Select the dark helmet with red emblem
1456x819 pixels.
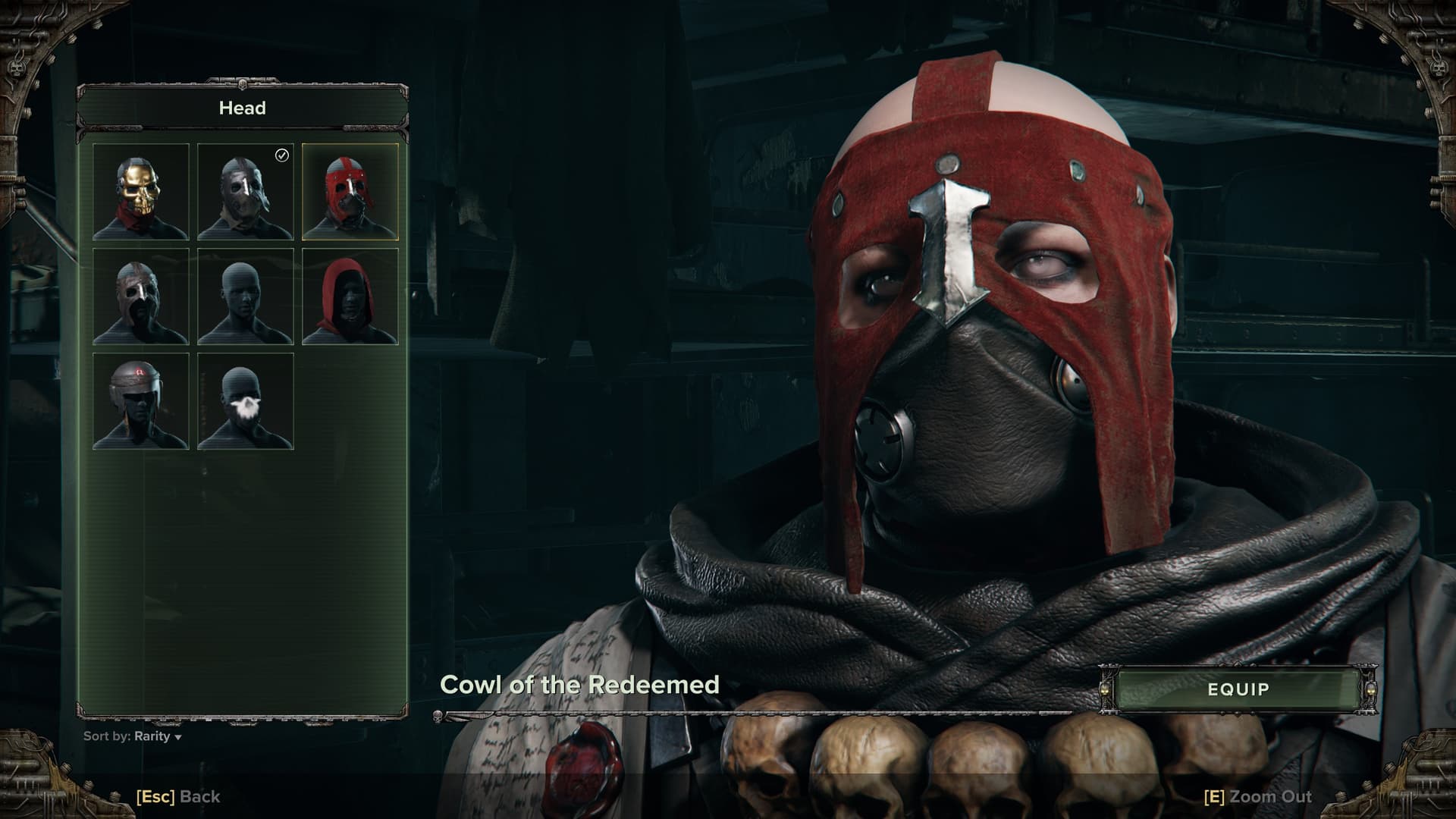[x=141, y=401]
